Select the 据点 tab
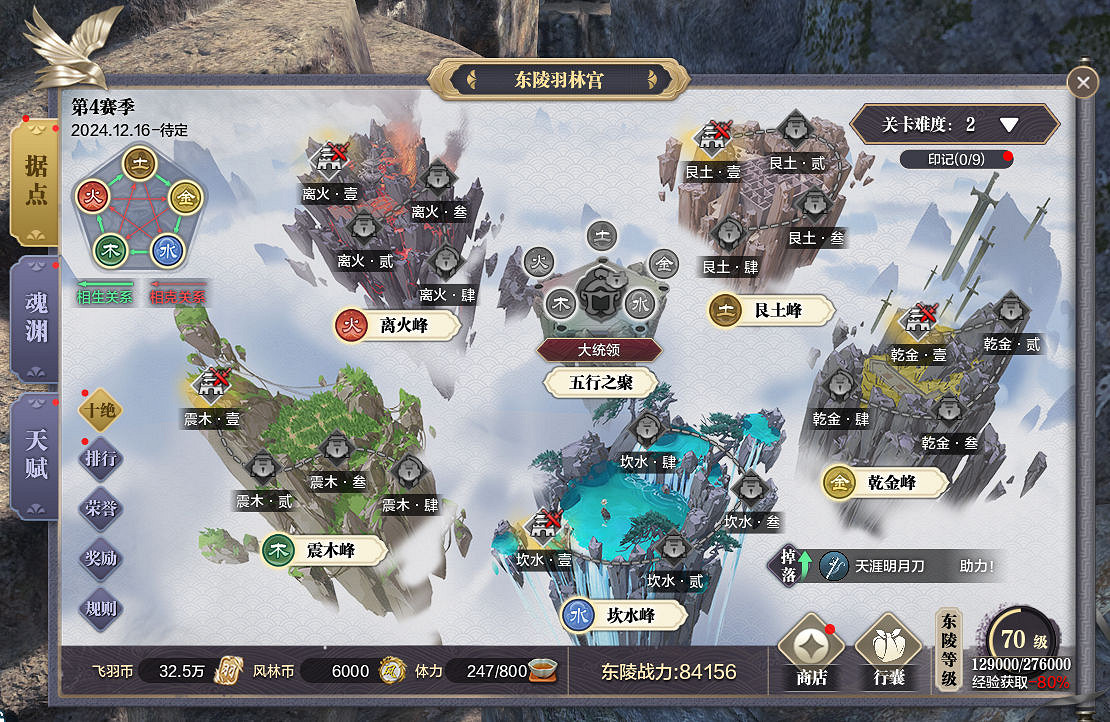The width and height of the screenshot is (1110, 722). (36, 181)
